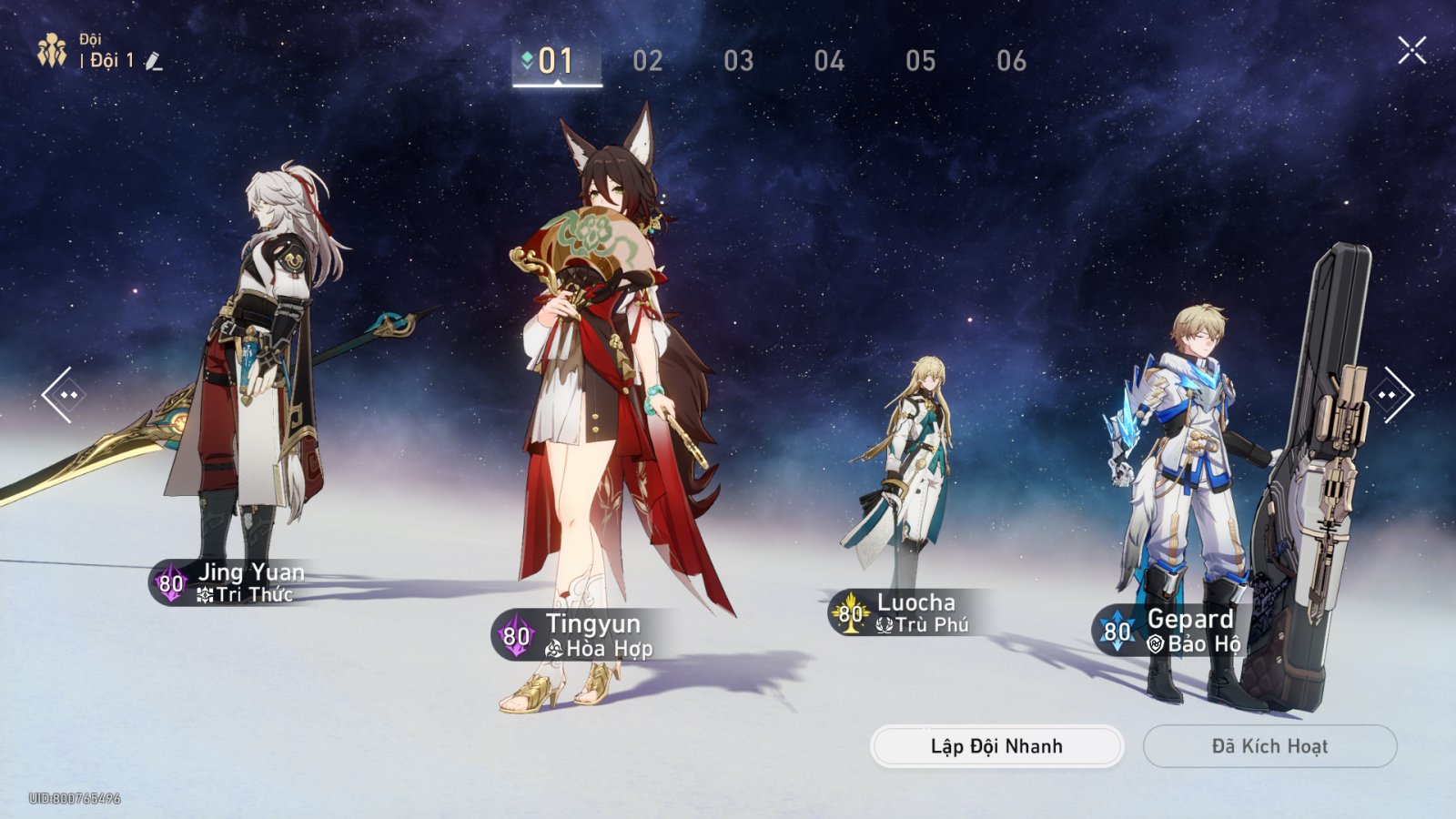
Task: Select team tab 04
Action: tap(829, 61)
